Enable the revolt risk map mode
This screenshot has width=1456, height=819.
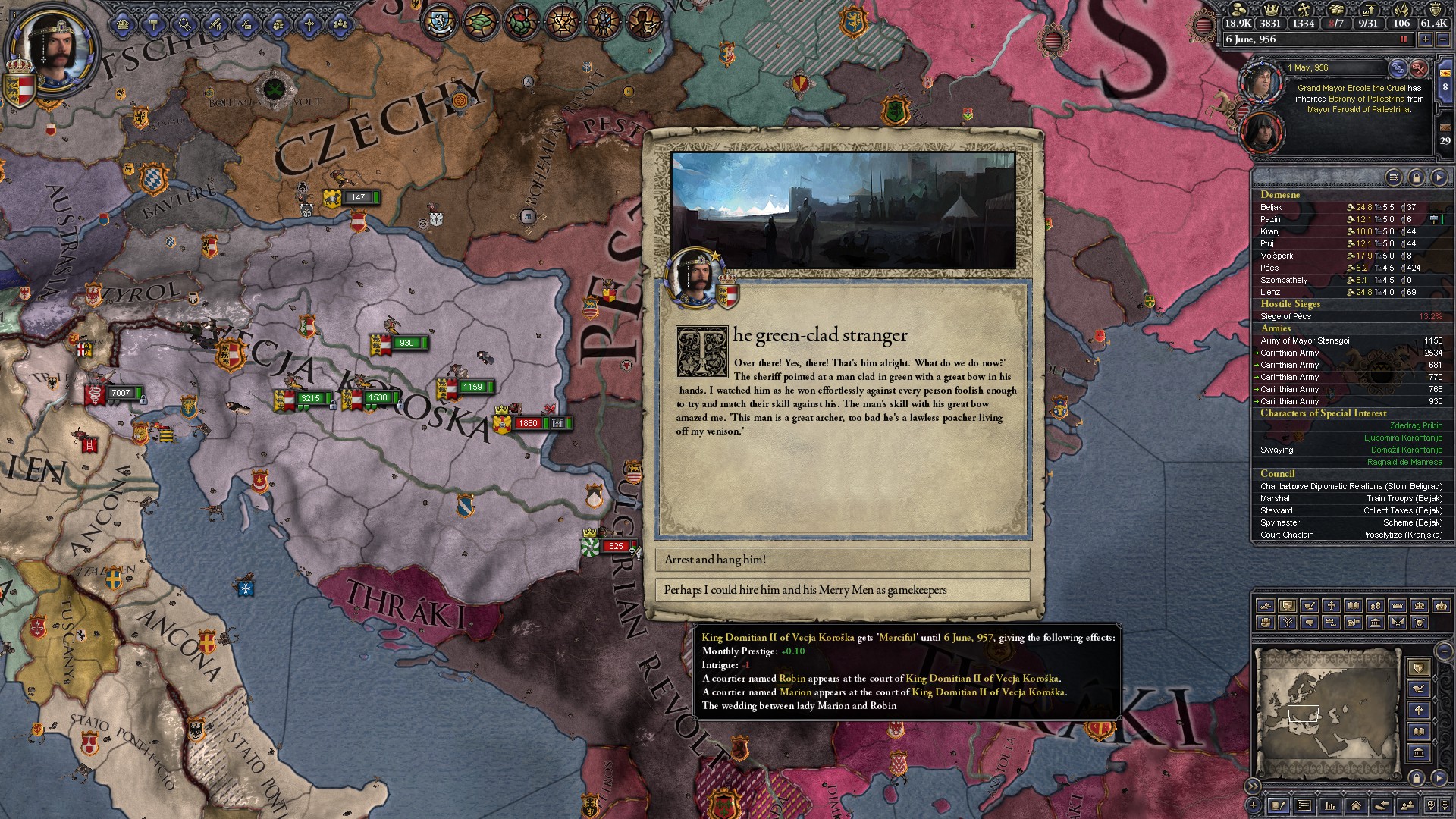coord(1266,623)
